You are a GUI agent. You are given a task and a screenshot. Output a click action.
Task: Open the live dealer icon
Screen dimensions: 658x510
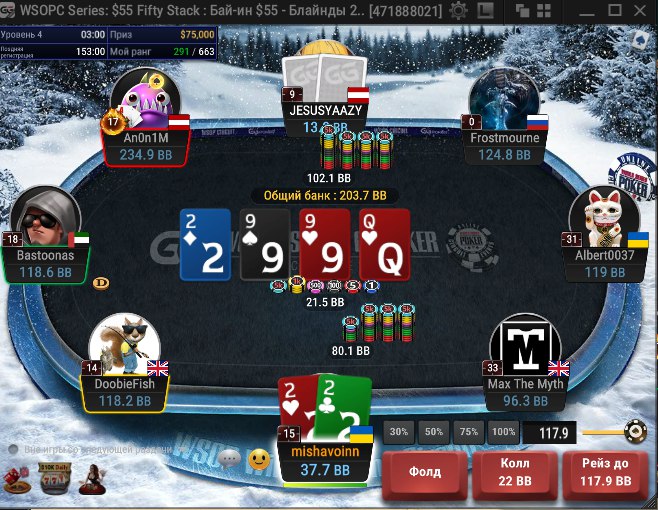[93, 478]
